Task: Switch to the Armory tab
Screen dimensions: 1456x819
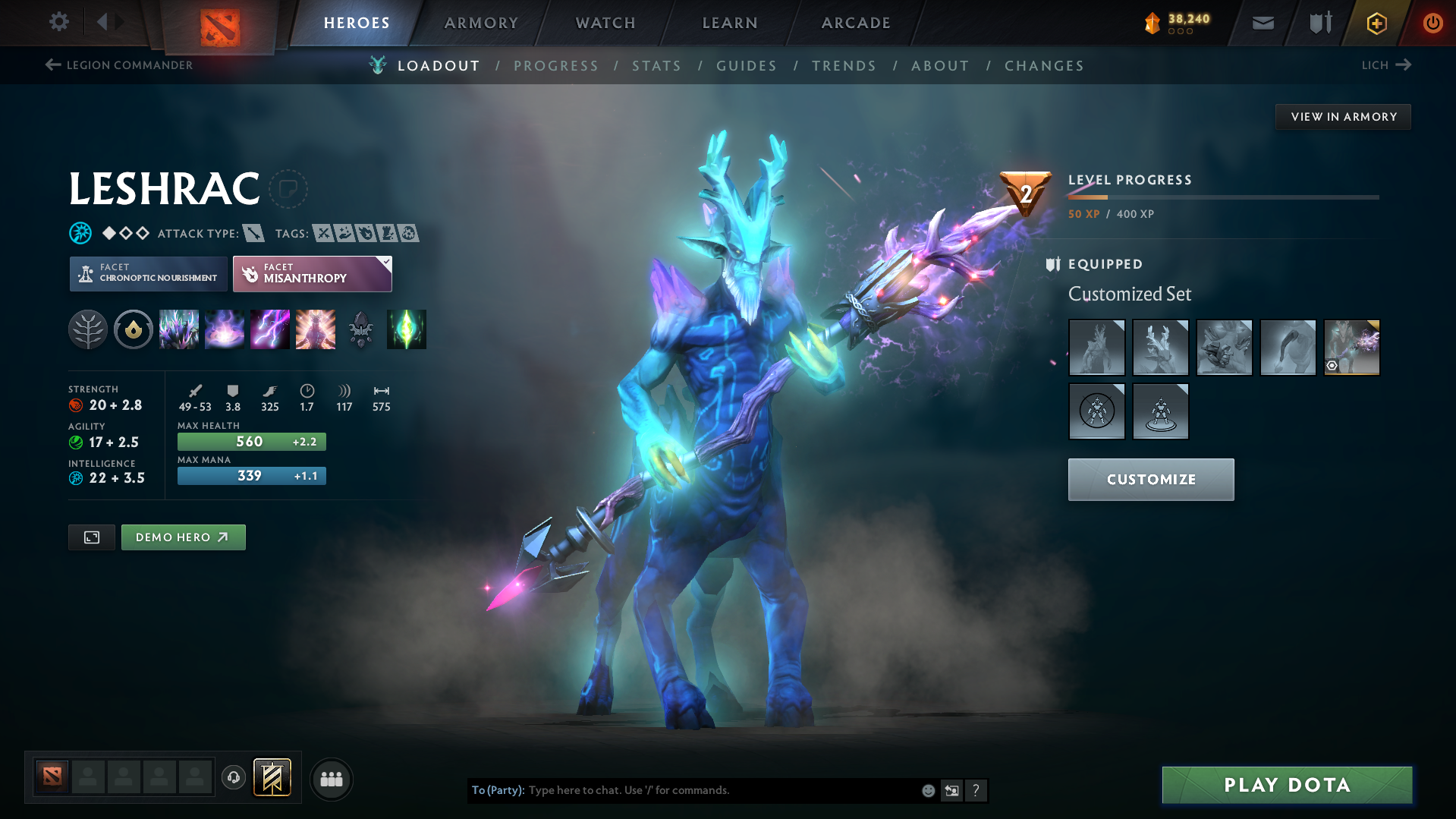Action: [481, 23]
